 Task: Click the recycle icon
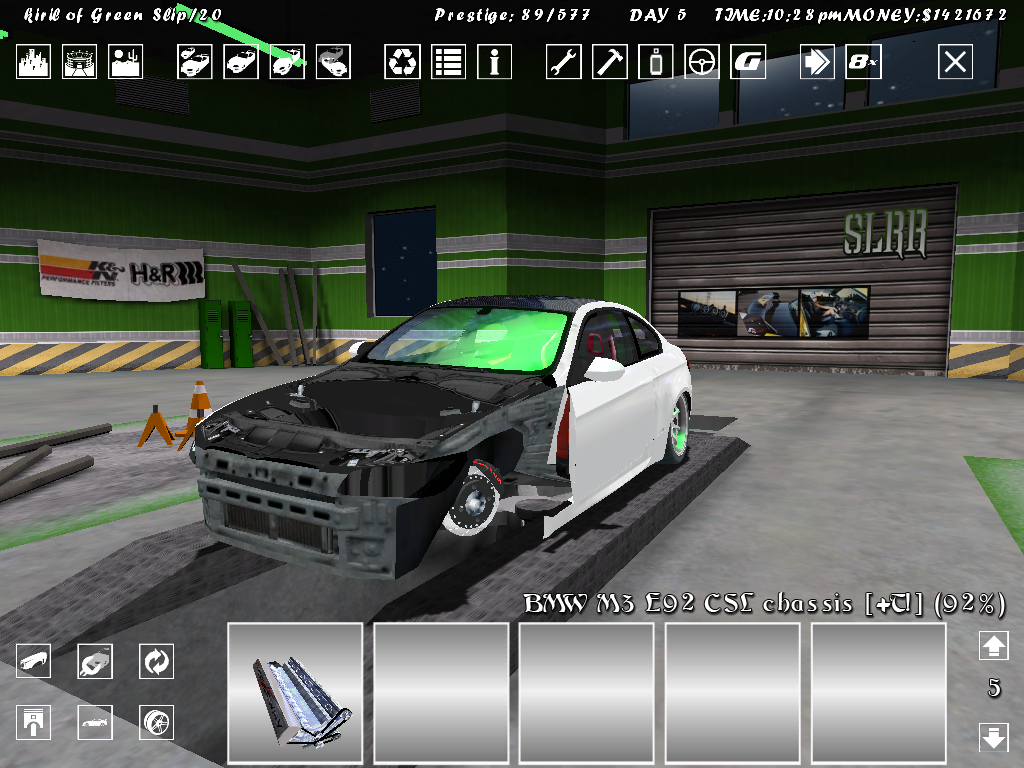tap(402, 62)
